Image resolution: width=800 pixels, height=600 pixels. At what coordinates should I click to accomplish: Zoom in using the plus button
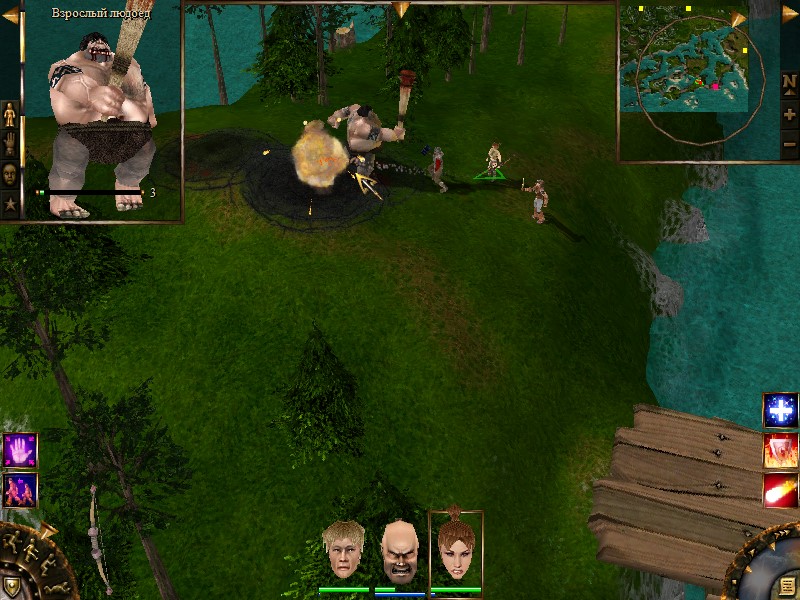click(789, 114)
